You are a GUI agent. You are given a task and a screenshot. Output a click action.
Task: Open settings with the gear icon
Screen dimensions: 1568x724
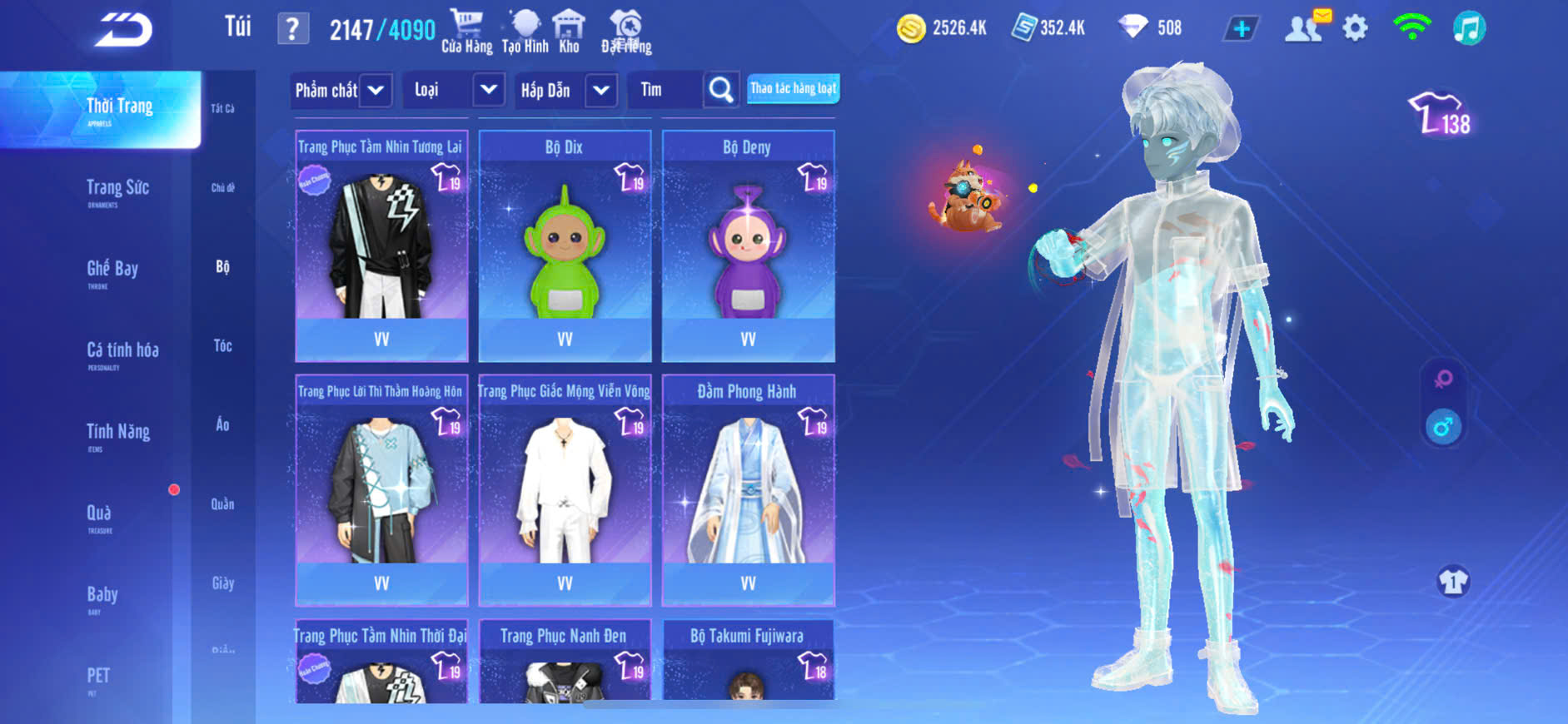(x=1355, y=28)
